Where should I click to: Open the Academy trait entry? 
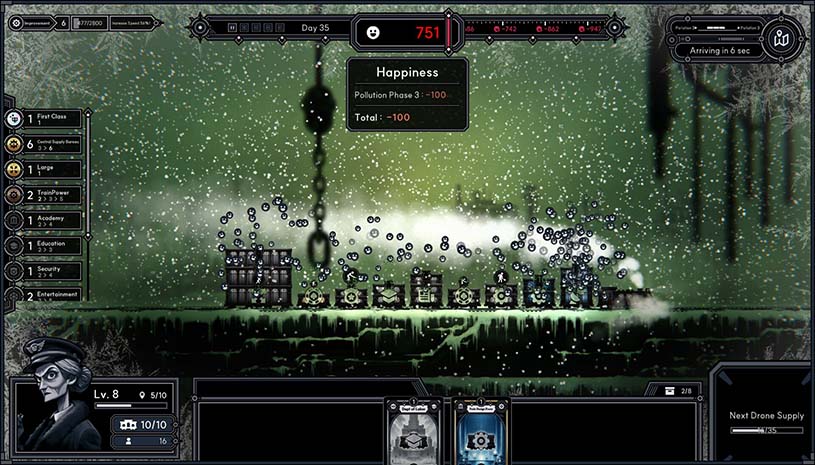pyautogui.click(x=45, y=220)
